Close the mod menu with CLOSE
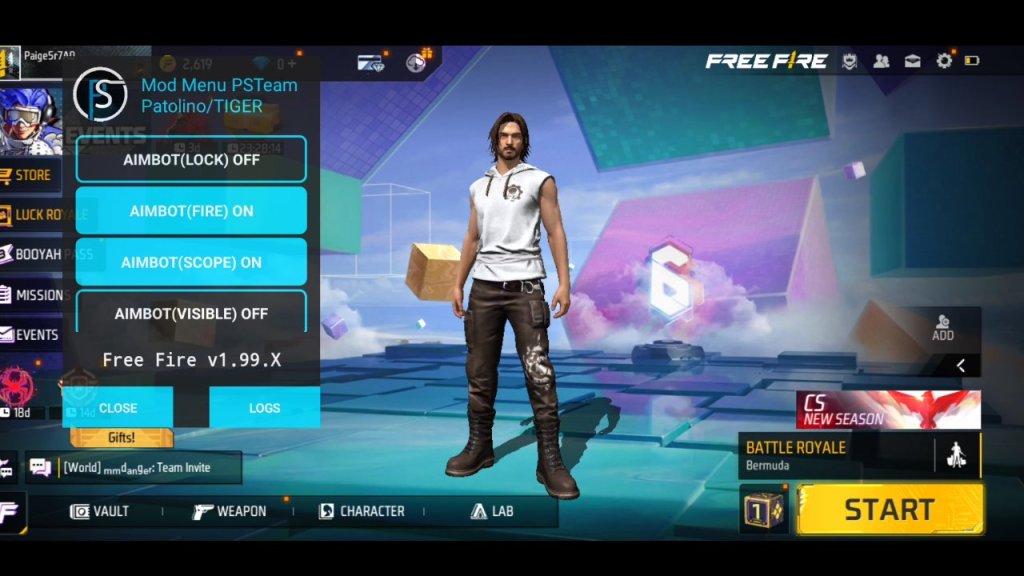 click(x=118, y=408)
